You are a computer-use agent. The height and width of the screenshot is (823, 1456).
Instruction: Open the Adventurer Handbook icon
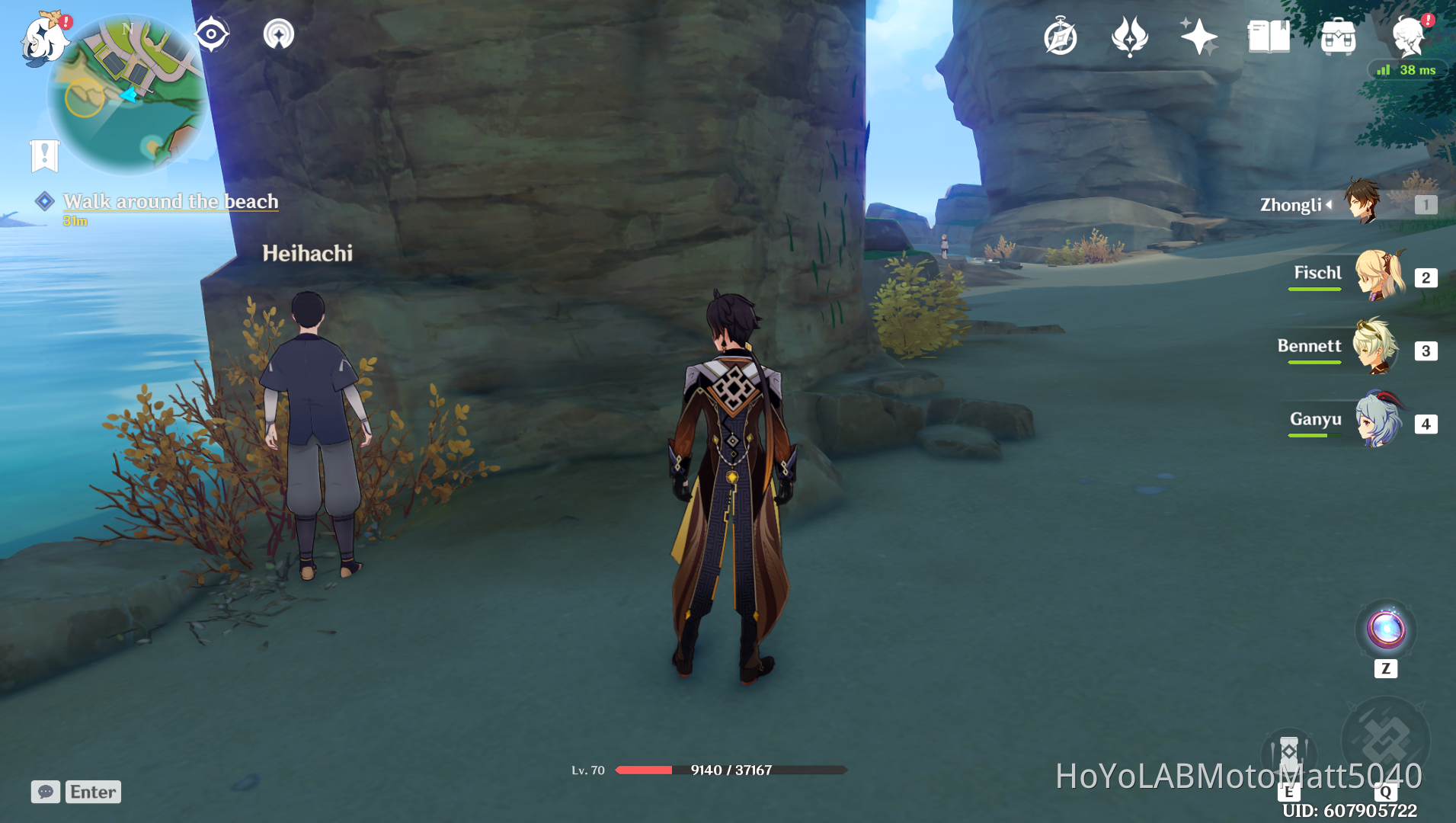click(1061, 37)
